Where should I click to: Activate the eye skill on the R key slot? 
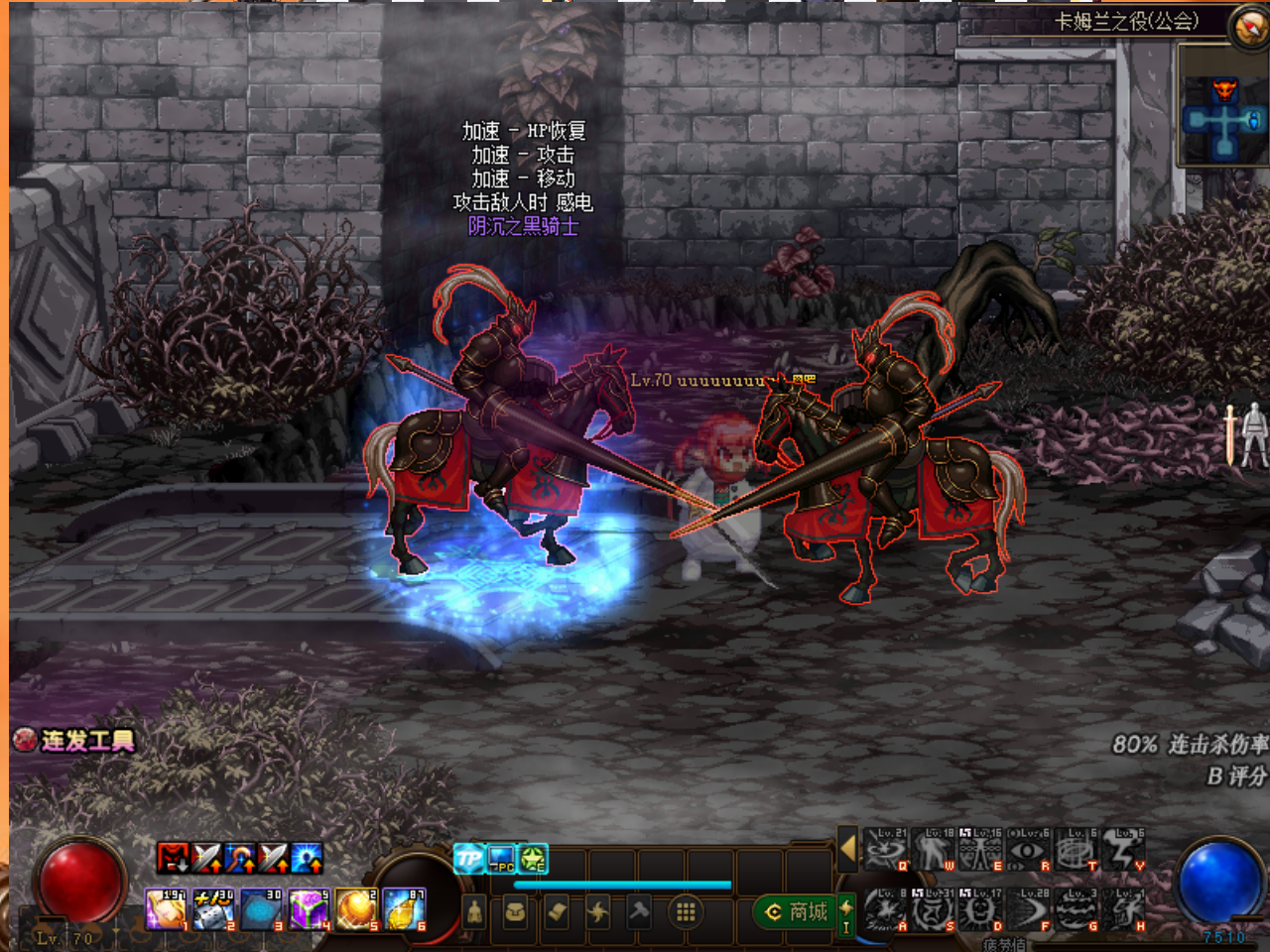[x=1029, y=850]
